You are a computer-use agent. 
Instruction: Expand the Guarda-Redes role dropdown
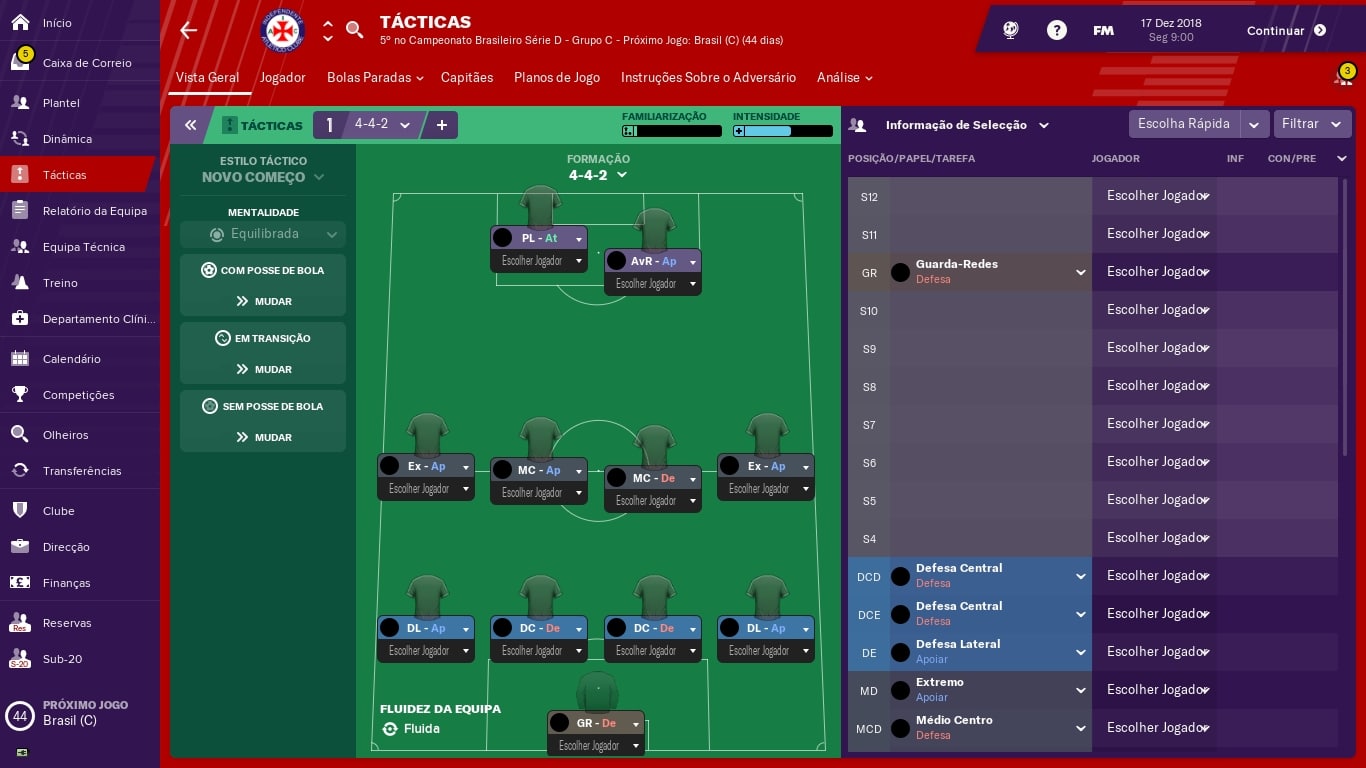(1080, 271)
